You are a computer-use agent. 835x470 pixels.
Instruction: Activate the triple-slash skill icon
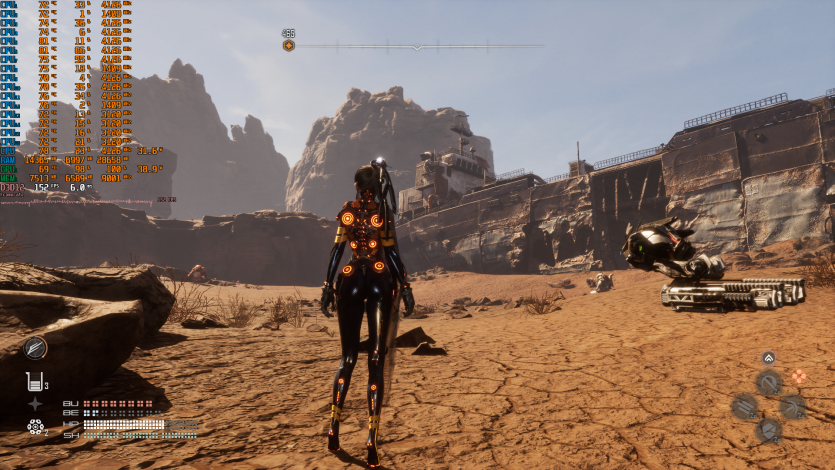(745, 406)
